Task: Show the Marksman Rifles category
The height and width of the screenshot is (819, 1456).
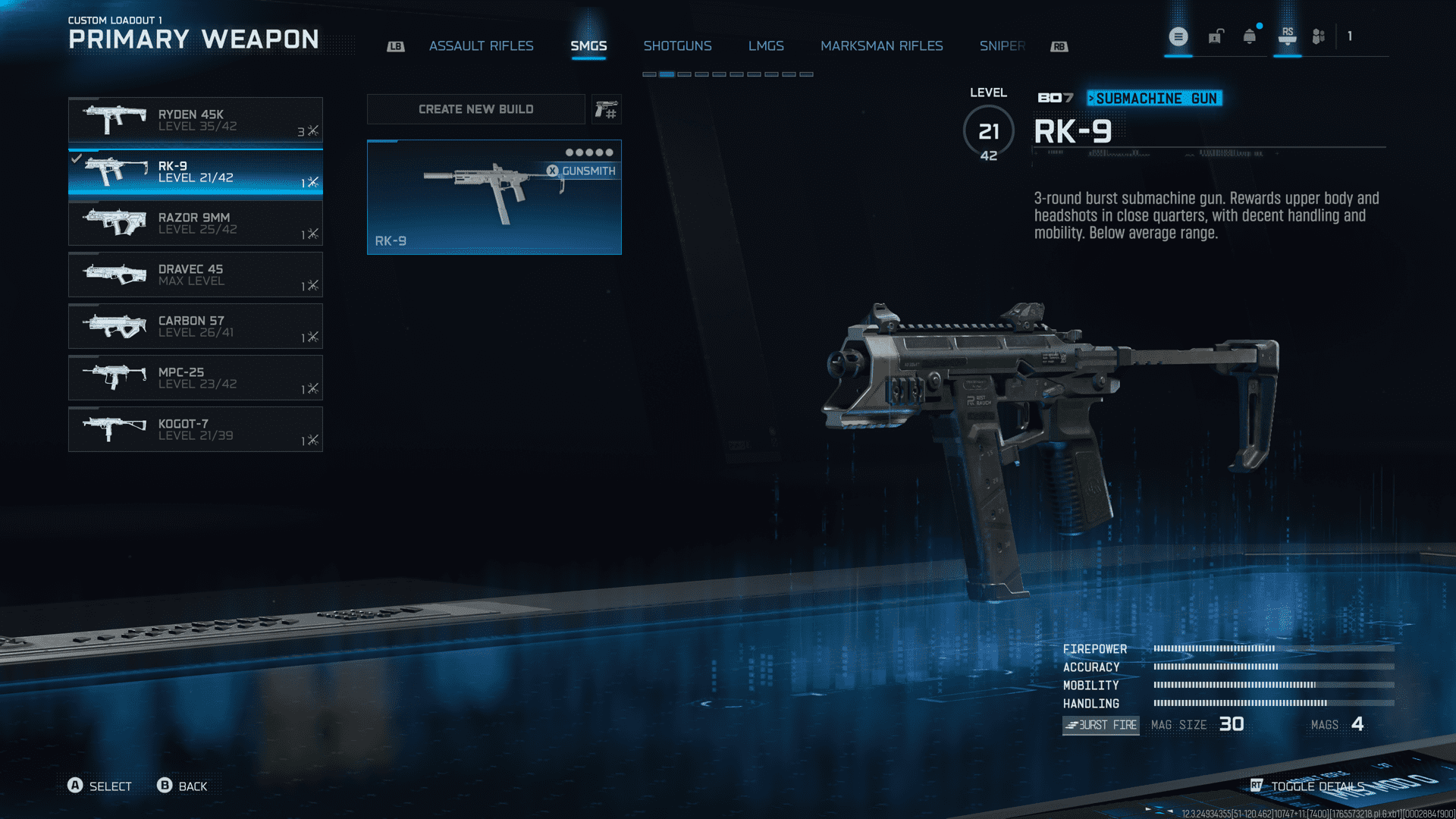Action: coord(881,46)
